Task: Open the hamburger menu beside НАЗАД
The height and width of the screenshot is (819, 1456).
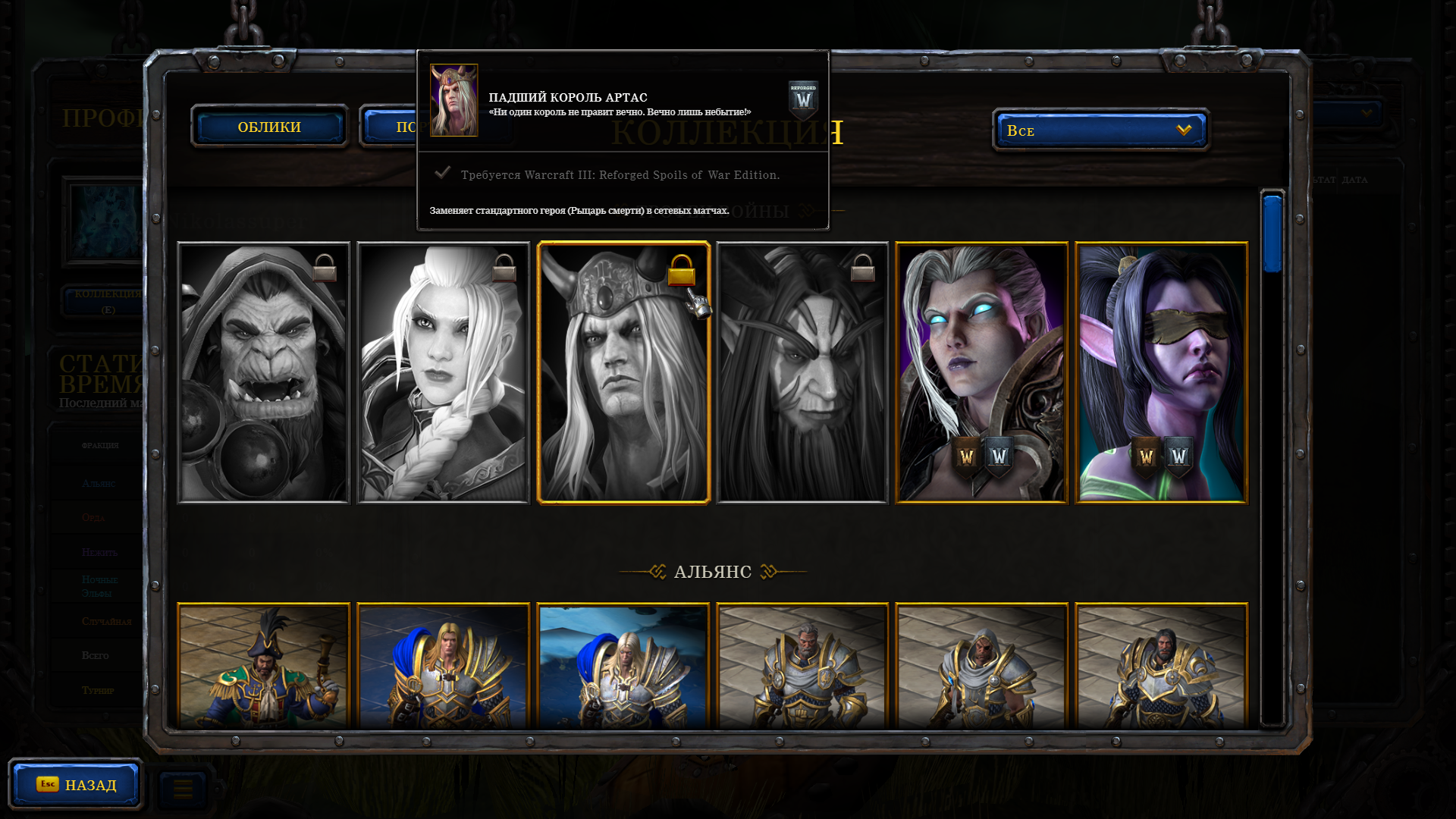Action: pyautogui.click(x=183, y=789)
